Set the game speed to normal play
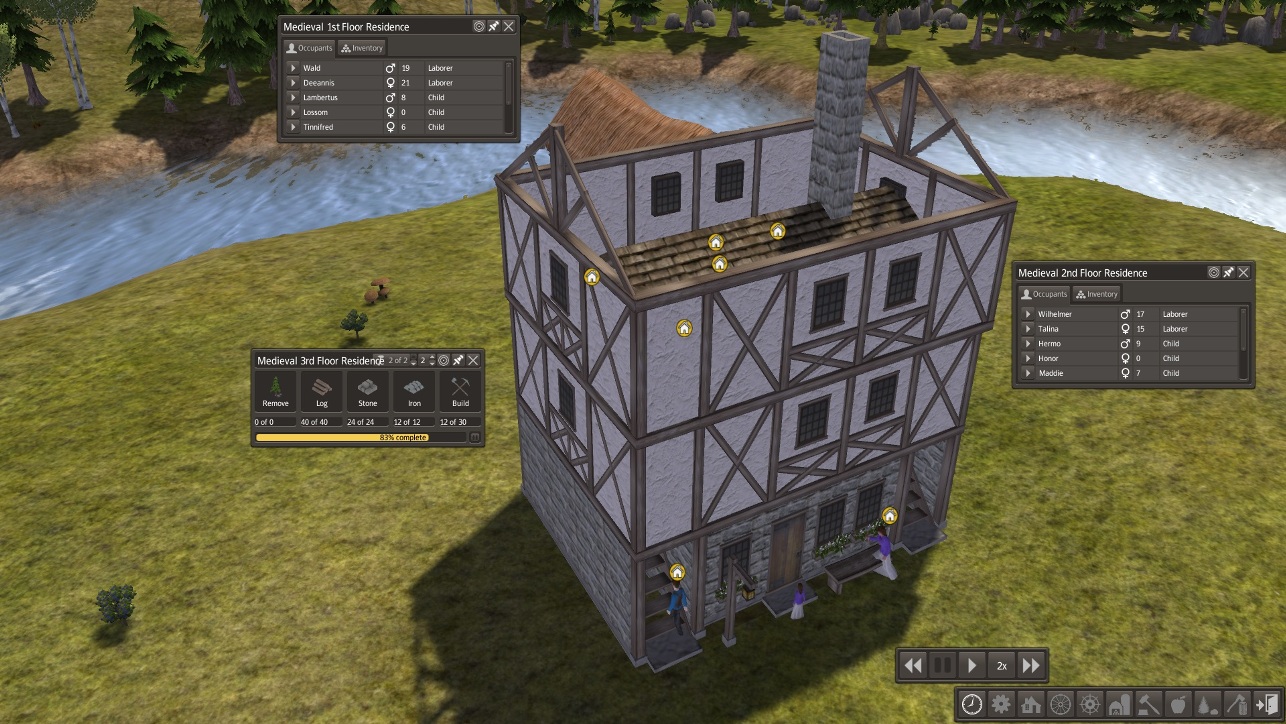The height and width of the screenshot is (724, 1286). pos(971,665)
